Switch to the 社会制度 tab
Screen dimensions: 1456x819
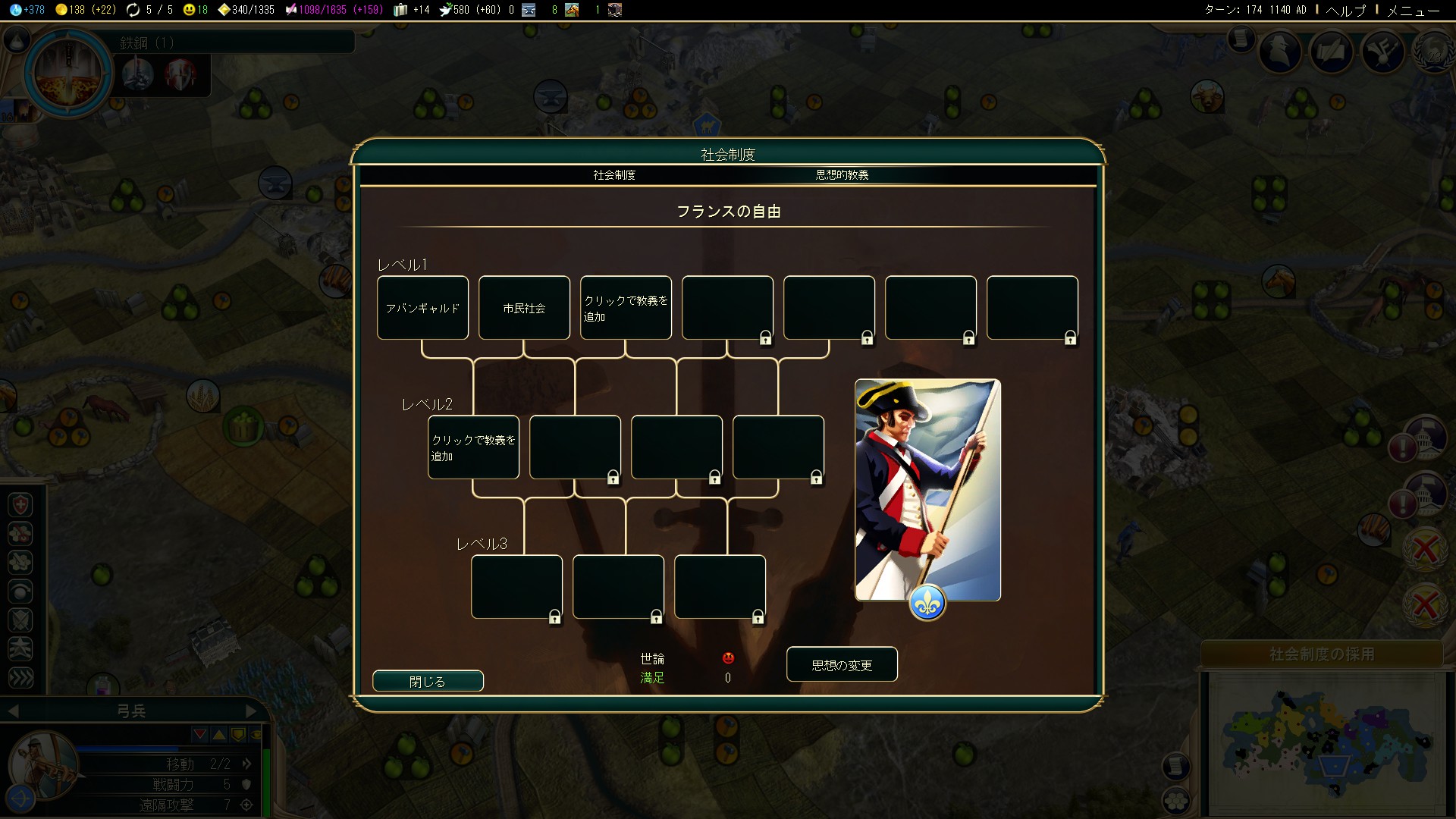point(614,175)
